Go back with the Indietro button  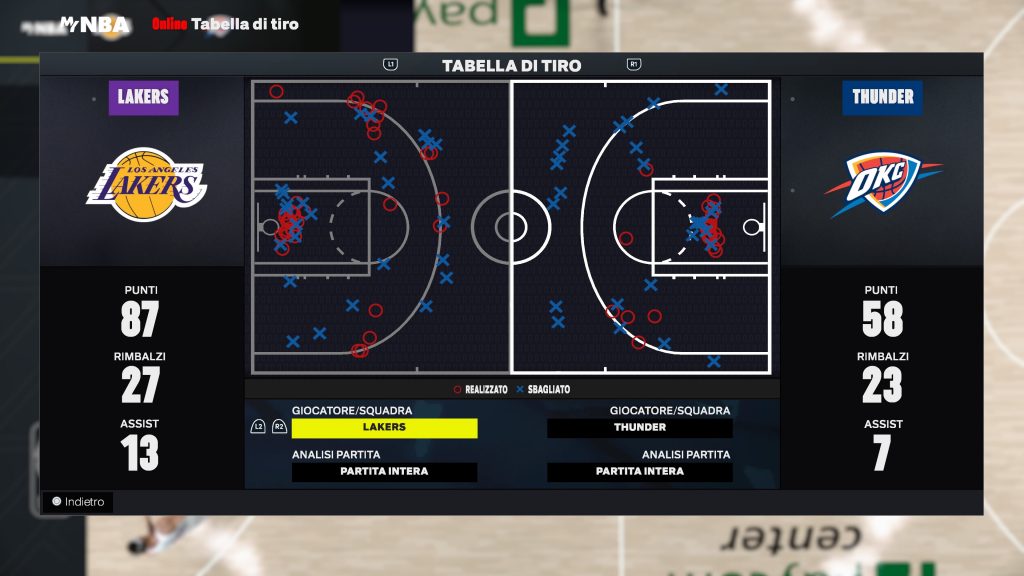point(78,502)
